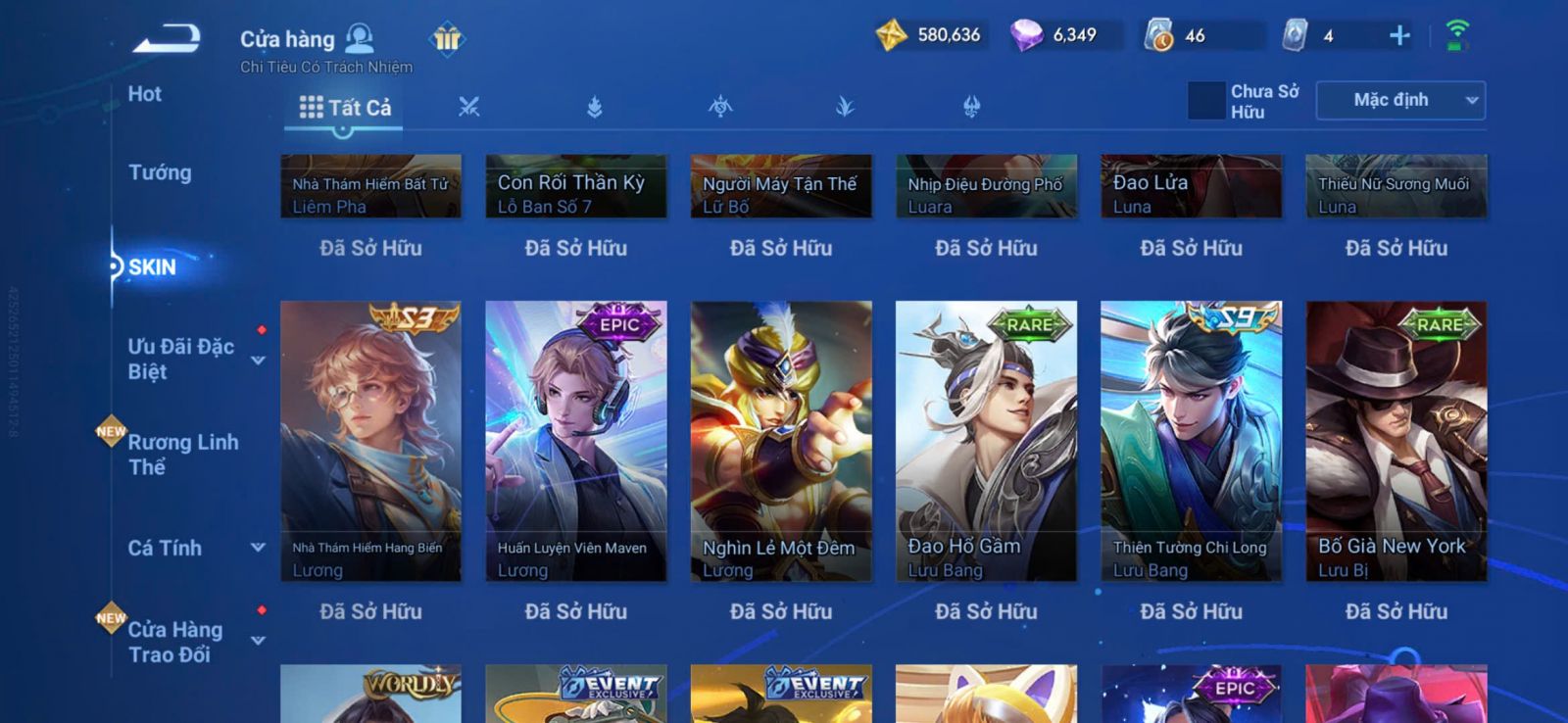Screen dimensions: 1568x723
Task: Open the Cửa Hàng Trao Đổi section
Action: pos(175,642)
